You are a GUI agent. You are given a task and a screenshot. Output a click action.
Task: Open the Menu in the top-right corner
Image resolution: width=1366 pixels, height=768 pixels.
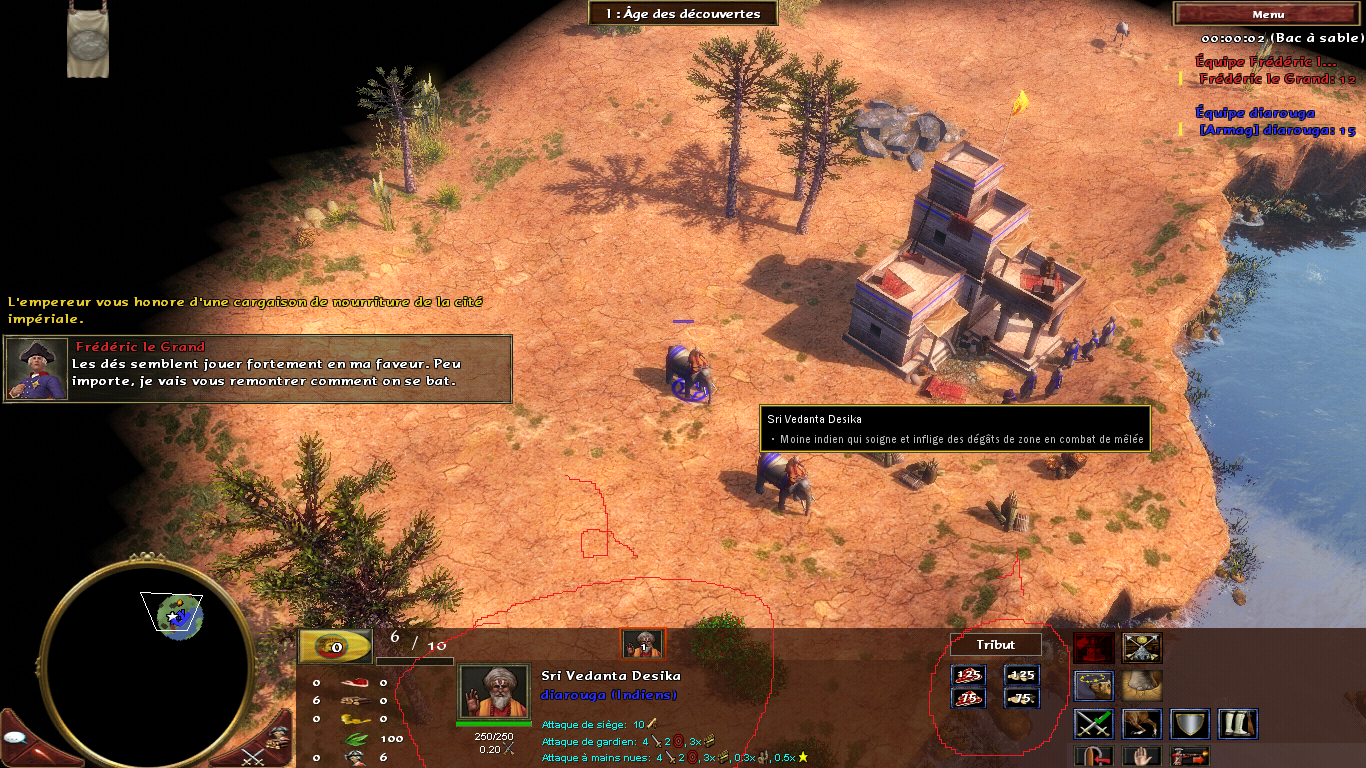coord(1266,13)
